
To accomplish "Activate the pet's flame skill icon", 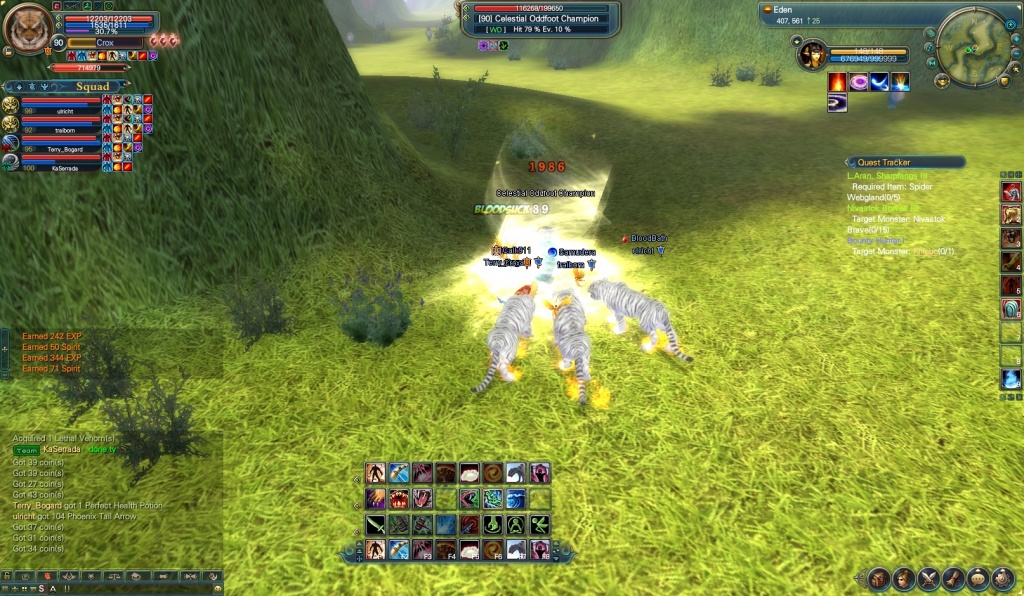I will pyautogui.click(x=837, y=82).
